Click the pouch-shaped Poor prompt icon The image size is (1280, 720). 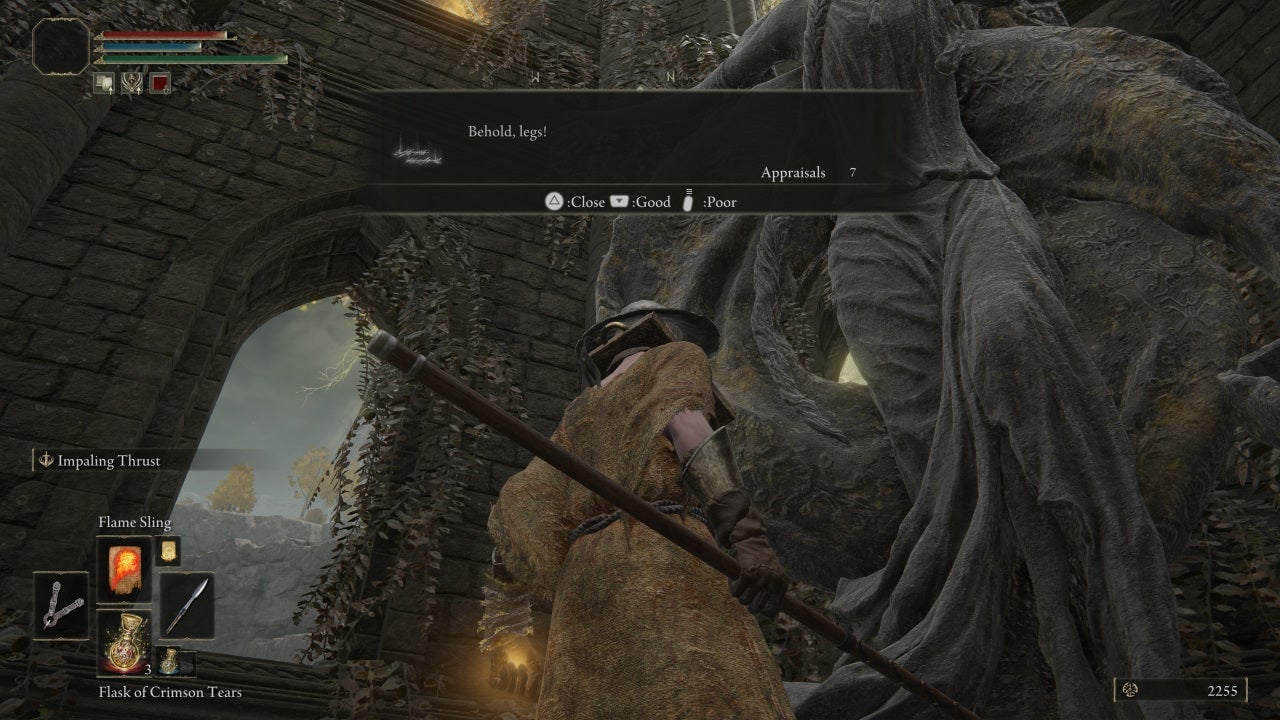pos(687,201)
